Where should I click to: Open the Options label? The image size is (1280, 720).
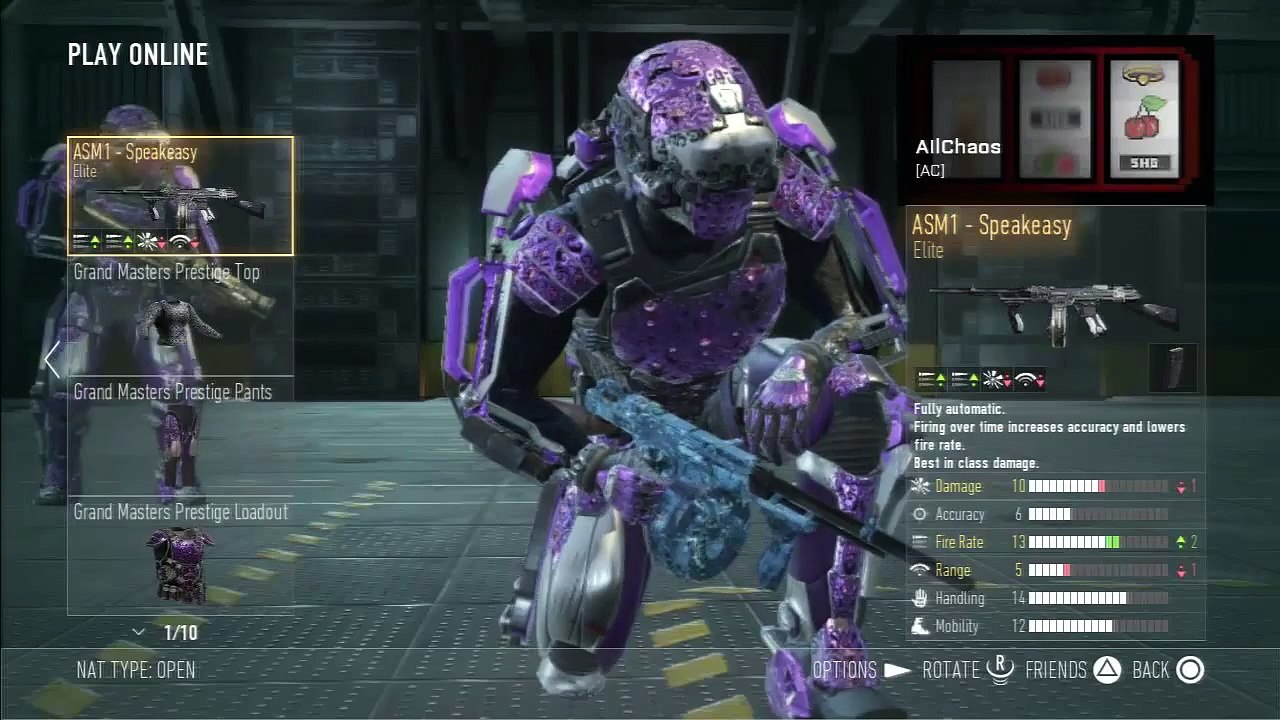coord(844,670)
